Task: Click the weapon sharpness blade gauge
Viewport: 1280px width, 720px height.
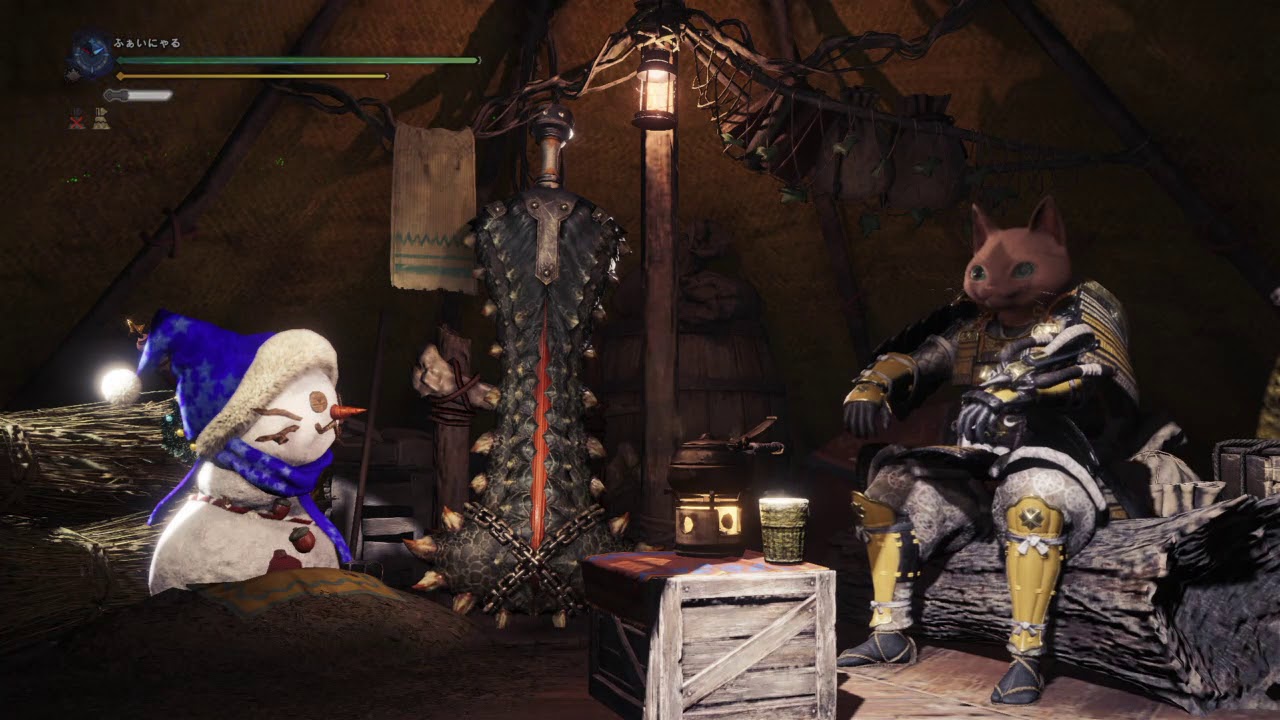Action: click(x=138, y=95)
